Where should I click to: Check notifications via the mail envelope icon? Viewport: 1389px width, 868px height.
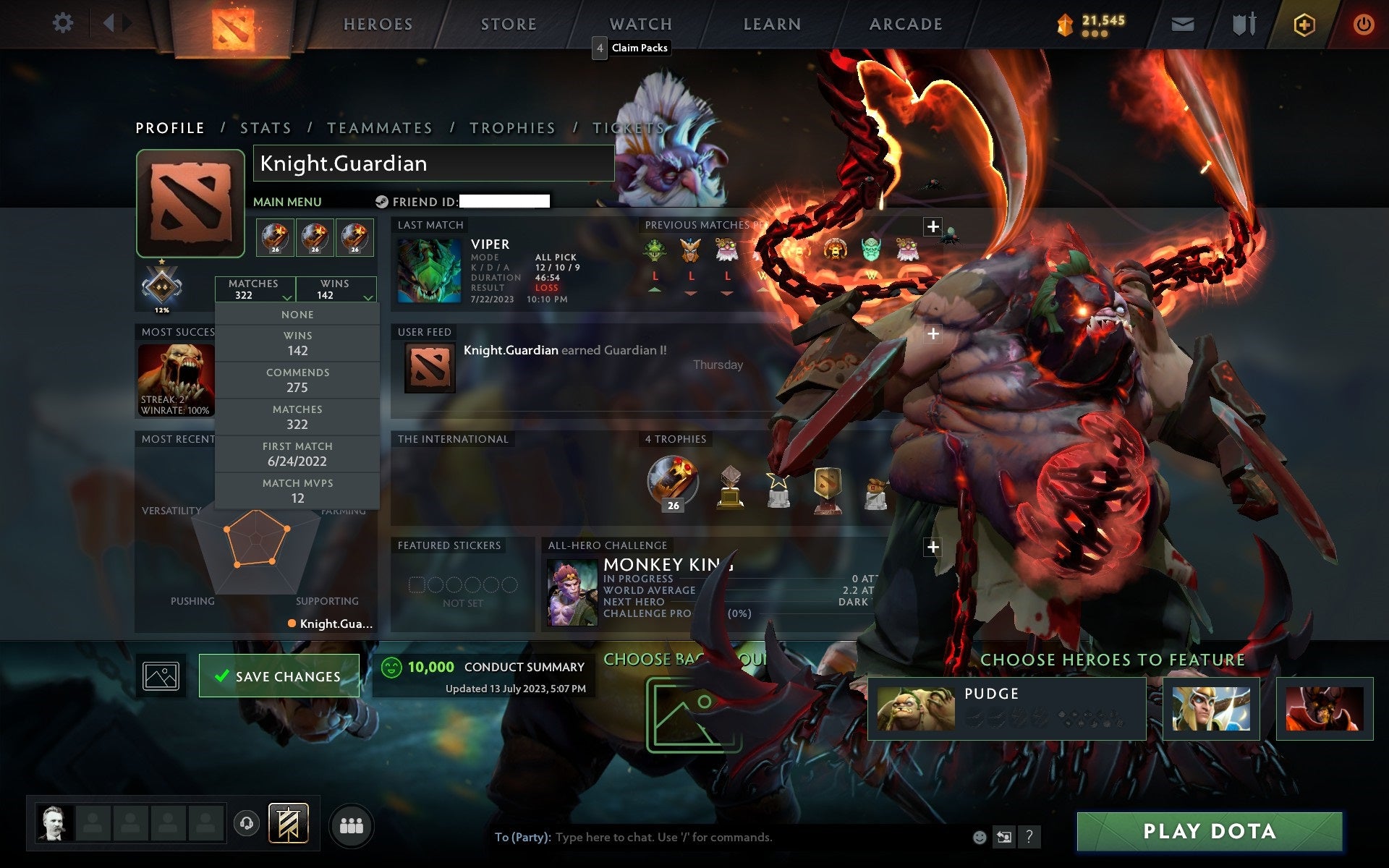pos(1182,23)
